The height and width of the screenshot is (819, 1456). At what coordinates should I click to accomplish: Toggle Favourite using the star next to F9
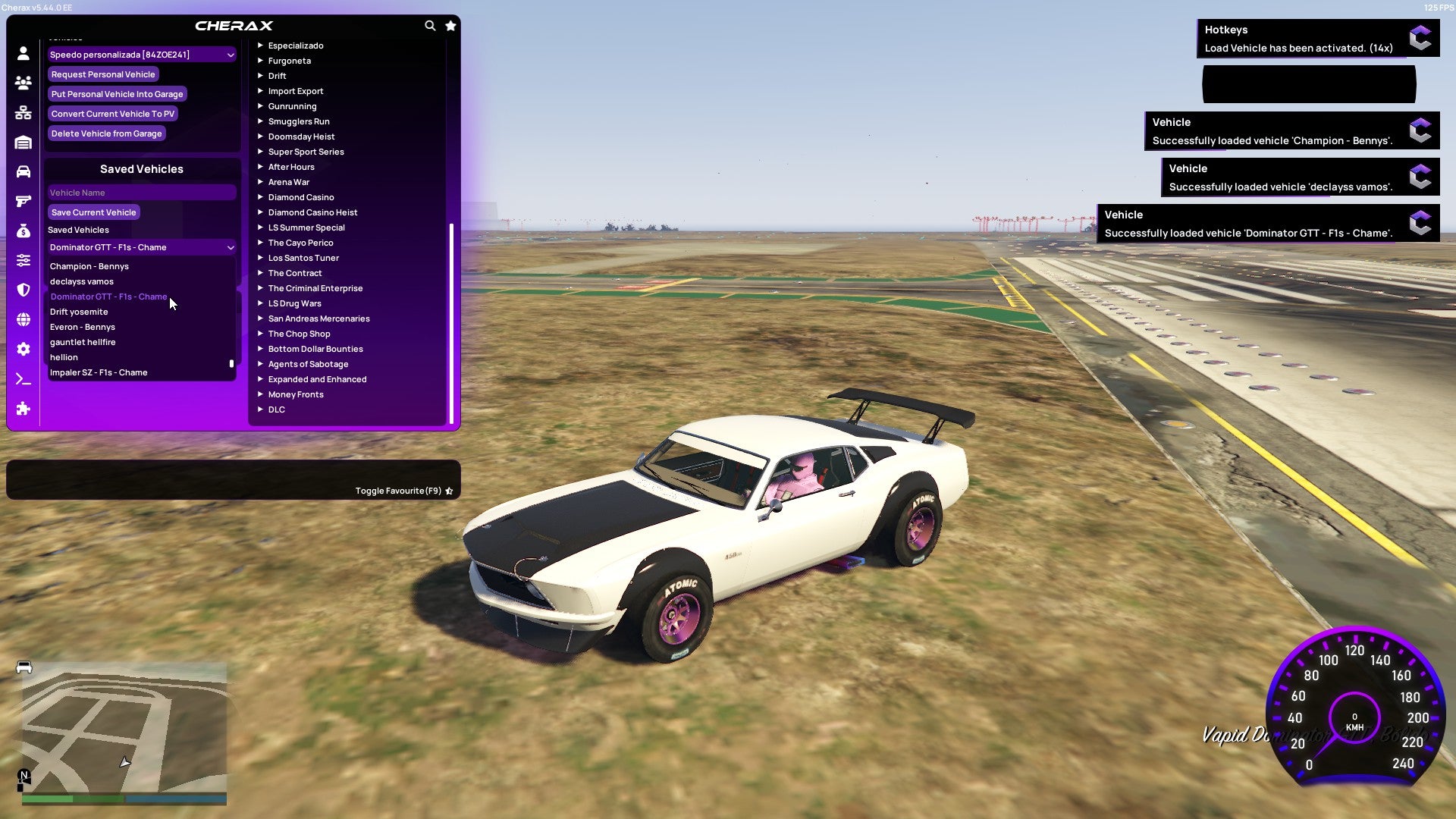449,490
